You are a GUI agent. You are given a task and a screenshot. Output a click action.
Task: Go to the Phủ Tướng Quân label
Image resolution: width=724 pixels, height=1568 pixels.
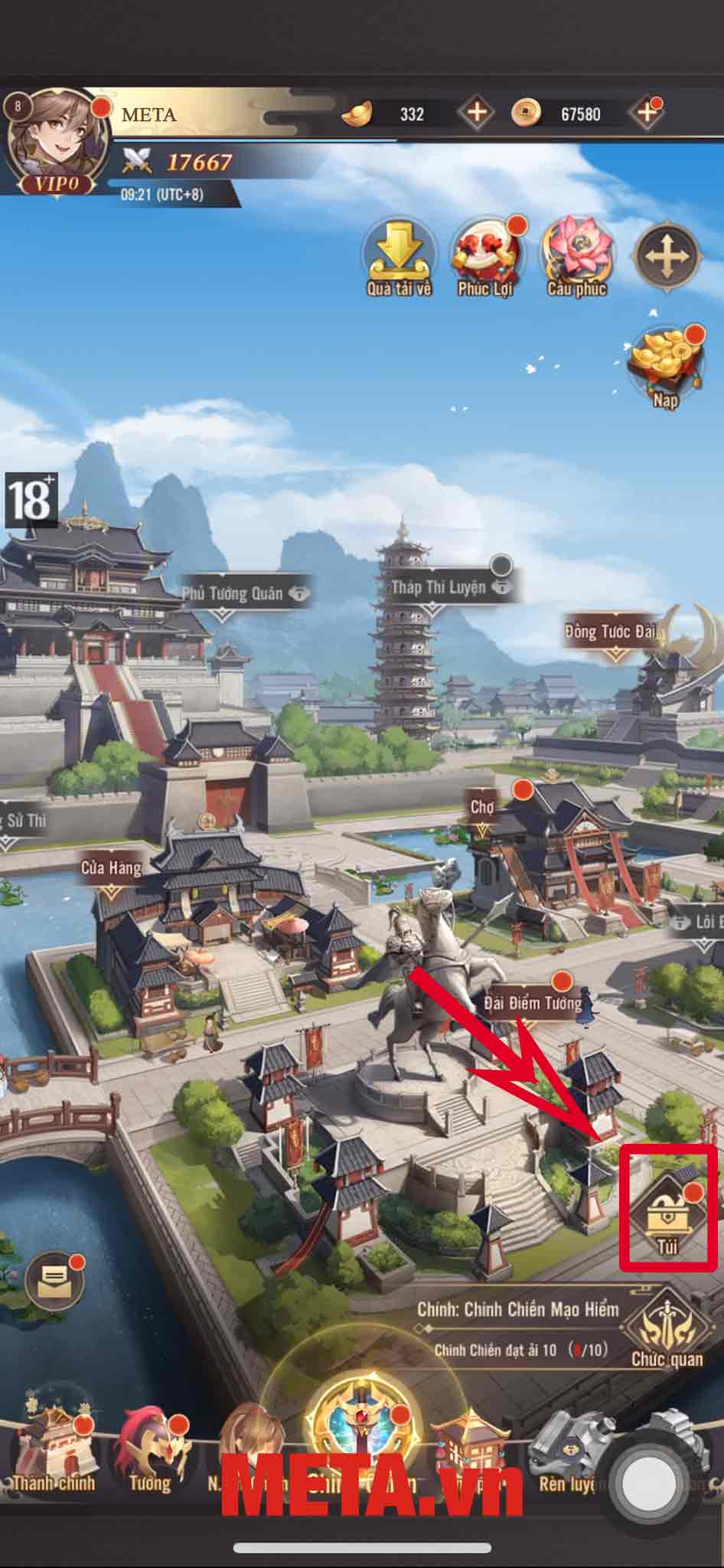(x=233, y=593)
